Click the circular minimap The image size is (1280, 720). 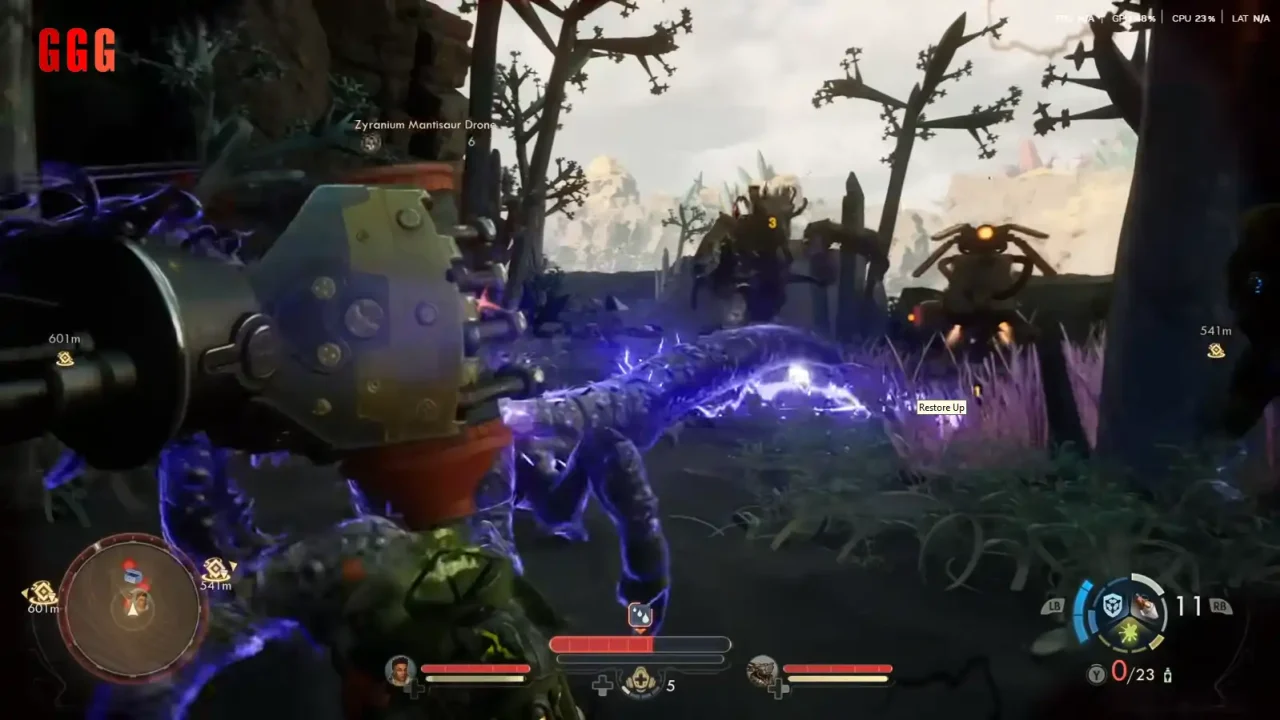(x=133, y=607)
